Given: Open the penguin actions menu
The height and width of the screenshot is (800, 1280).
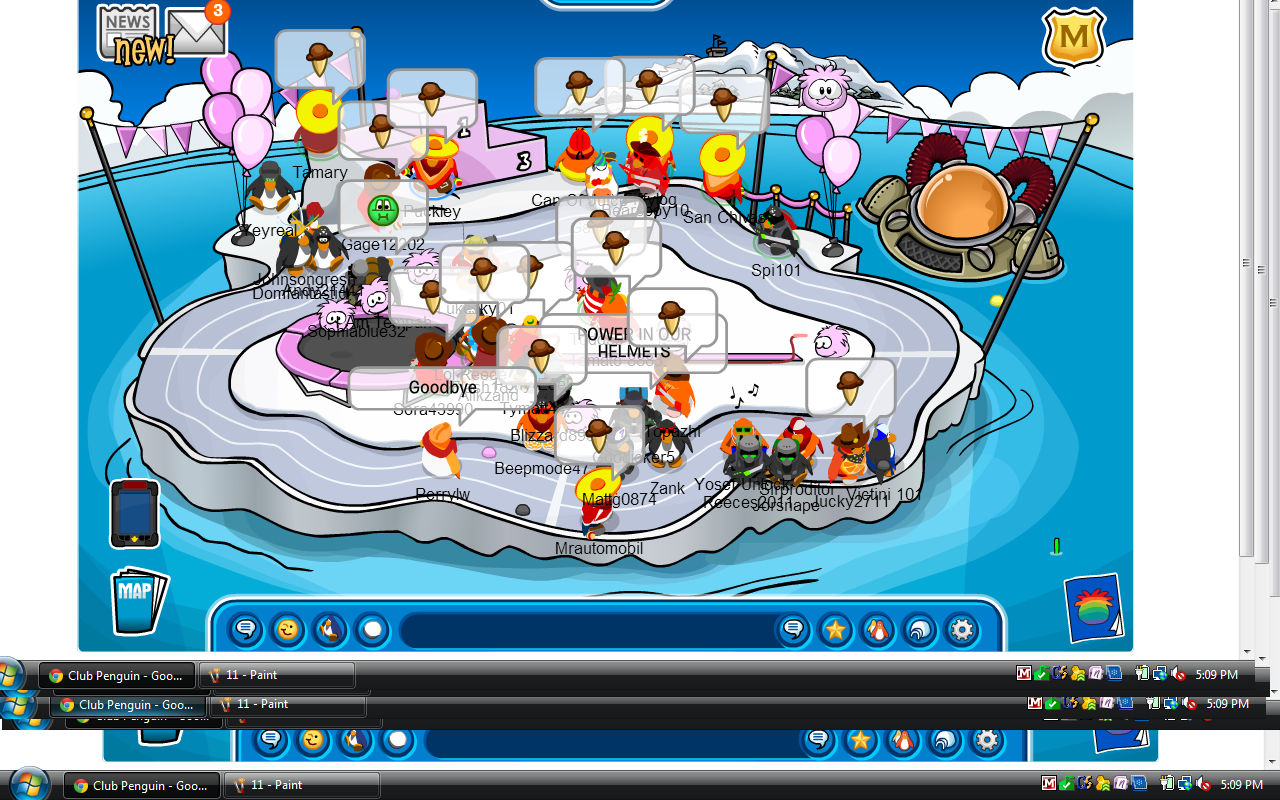Looking at the screenshot, I should 329,630.
